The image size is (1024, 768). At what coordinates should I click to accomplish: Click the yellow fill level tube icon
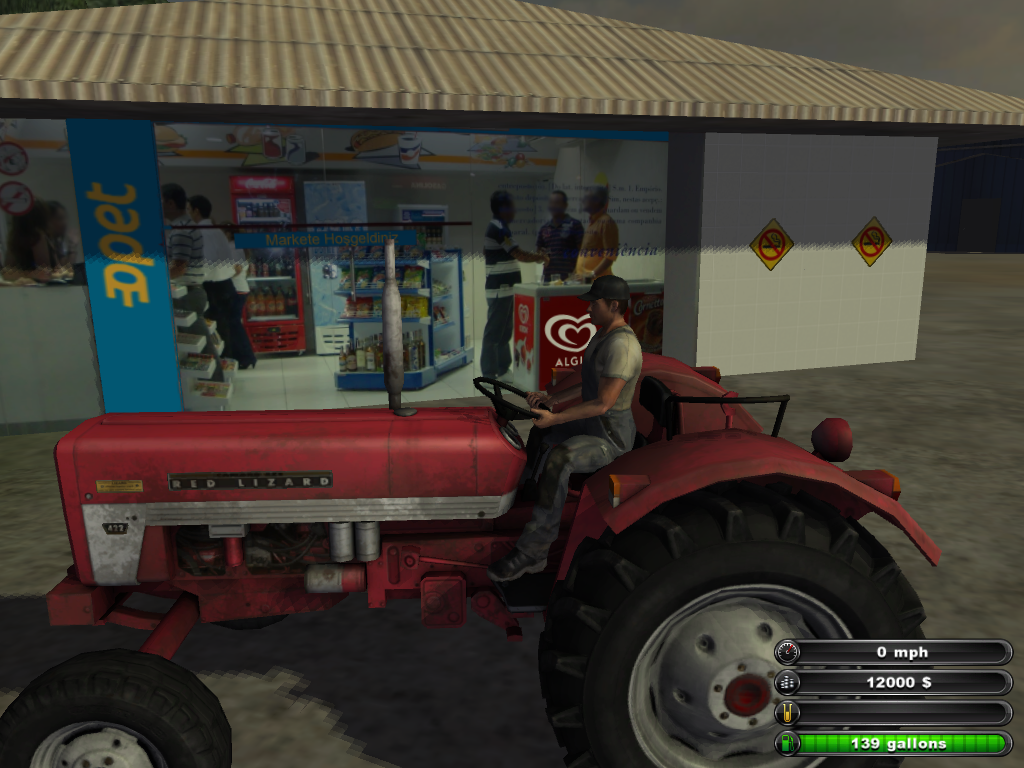coord(788,713)
